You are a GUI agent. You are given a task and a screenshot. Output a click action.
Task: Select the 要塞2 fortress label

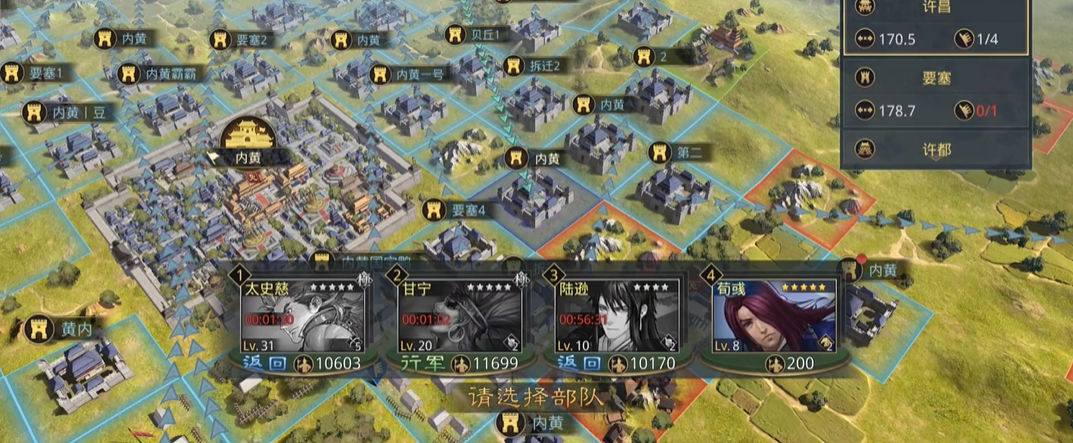pos(240,39)
